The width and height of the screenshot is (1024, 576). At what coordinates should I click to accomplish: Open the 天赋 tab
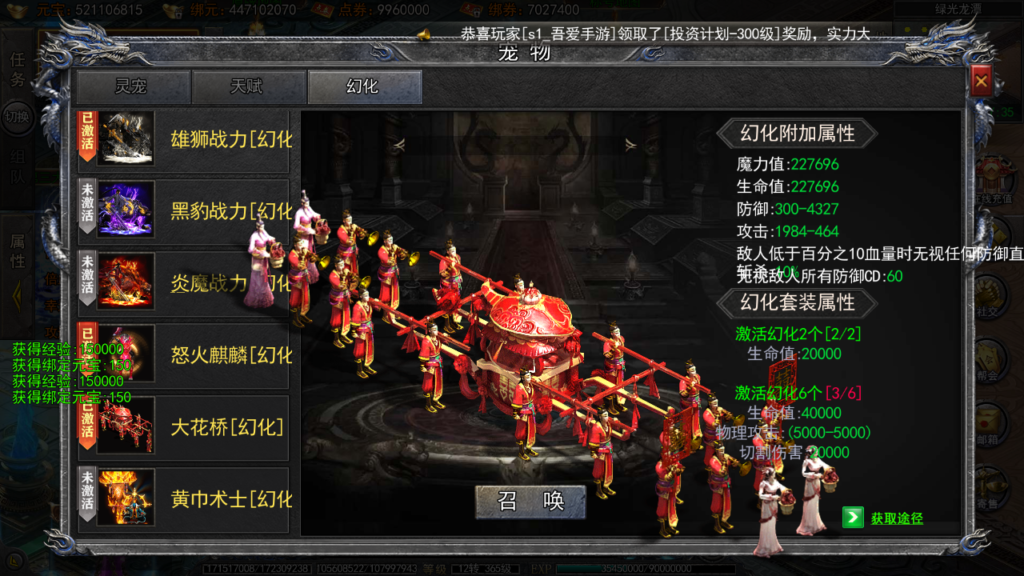pyautogui.click(x=248, y=87)
